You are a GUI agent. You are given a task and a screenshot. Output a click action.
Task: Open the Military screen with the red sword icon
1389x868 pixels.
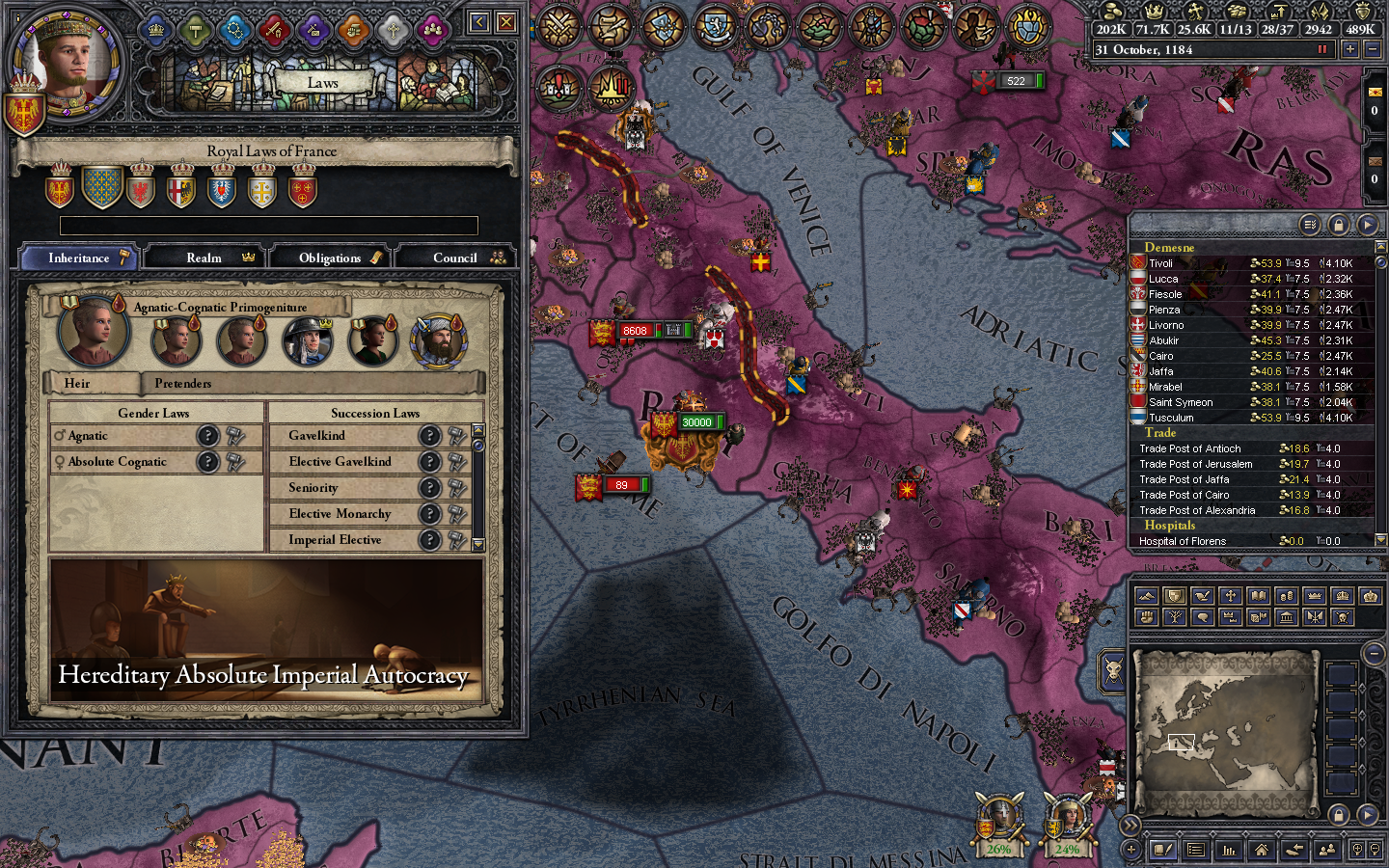pos(276,30)
